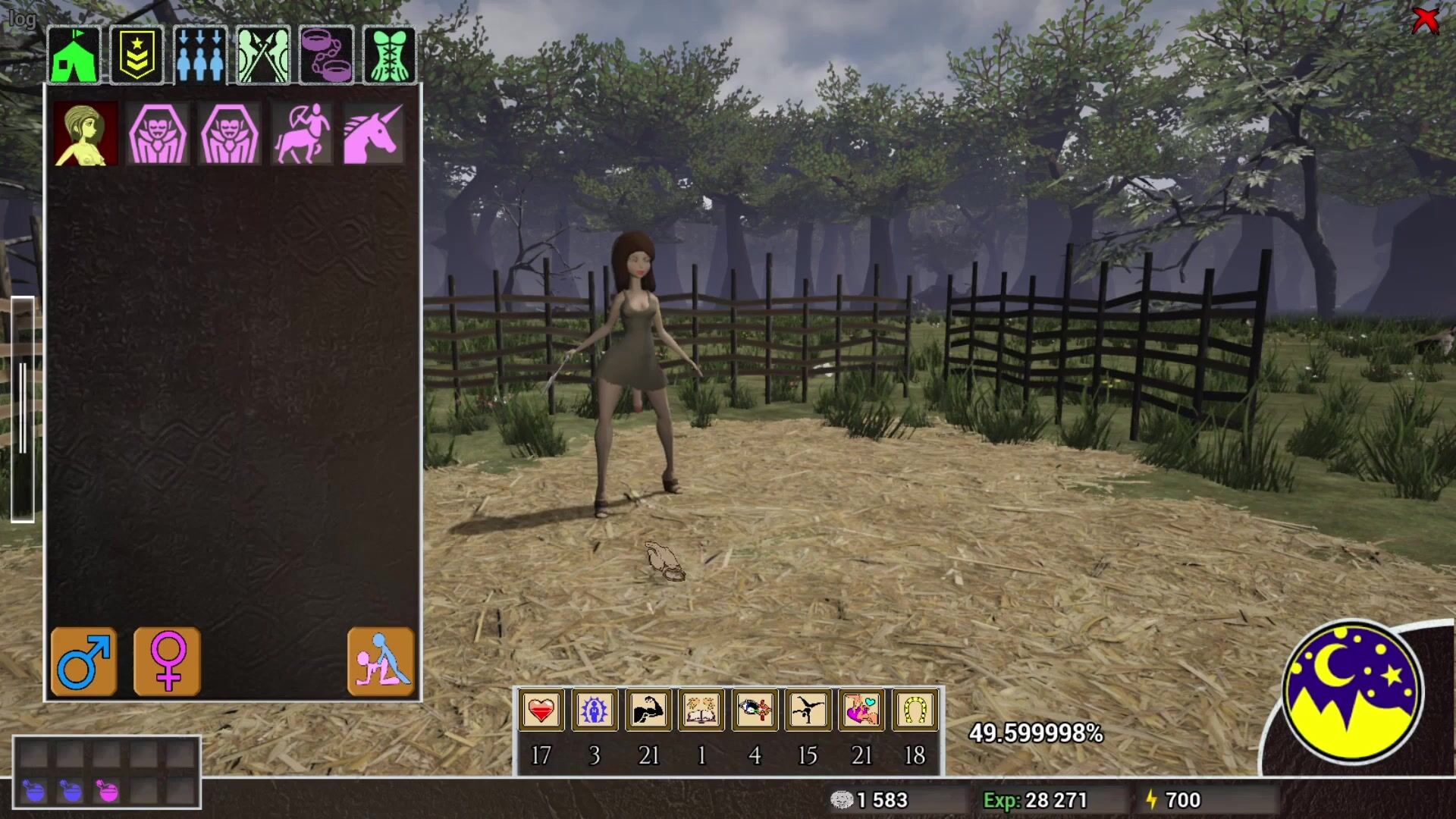Image resolution: width=1456 pixels, height=819 pixels.
Task: Click the blue male symbol button
Action: click(x=84, y=661)
